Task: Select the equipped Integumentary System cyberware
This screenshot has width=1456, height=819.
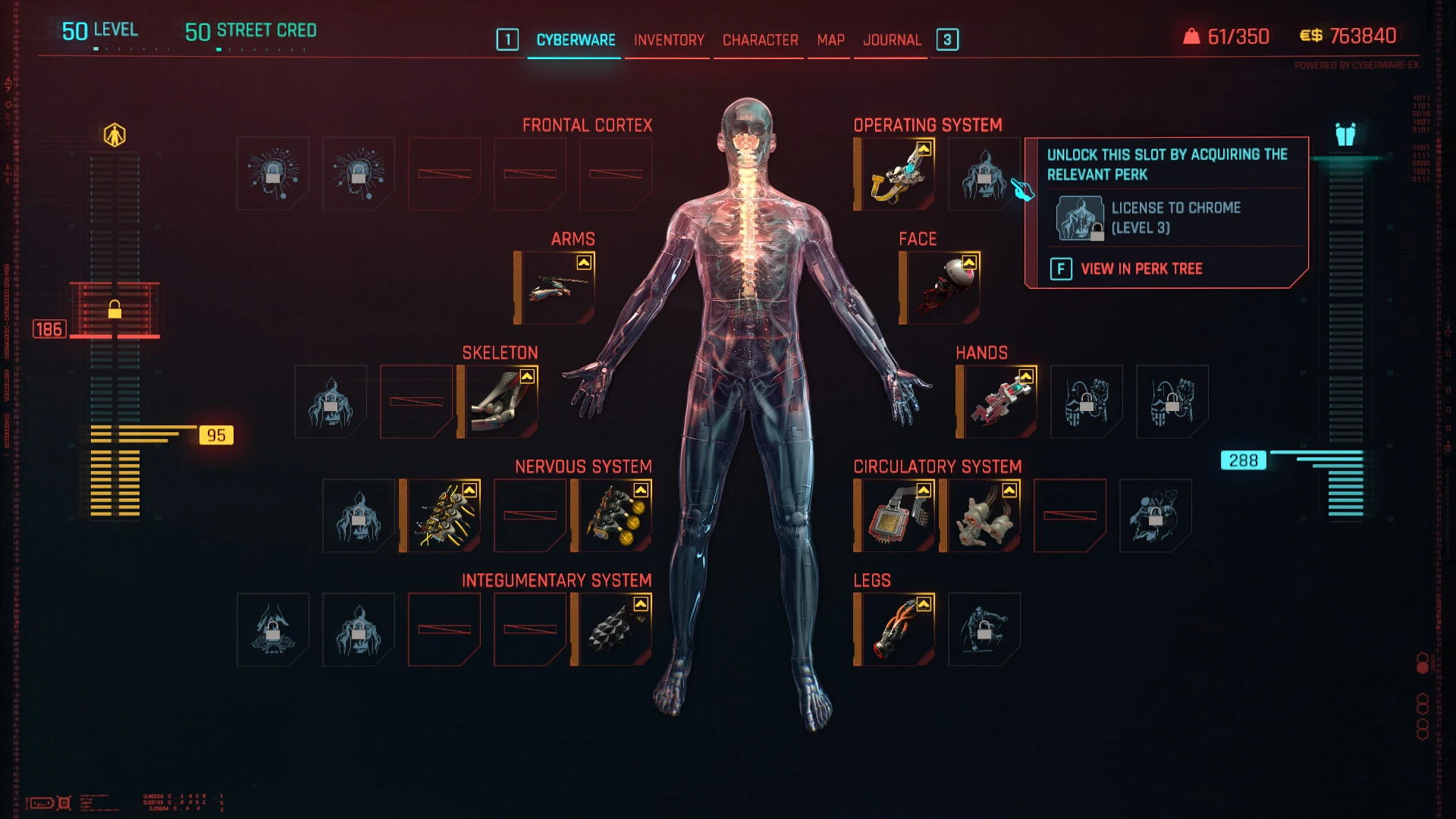Action: click(615, 629)
